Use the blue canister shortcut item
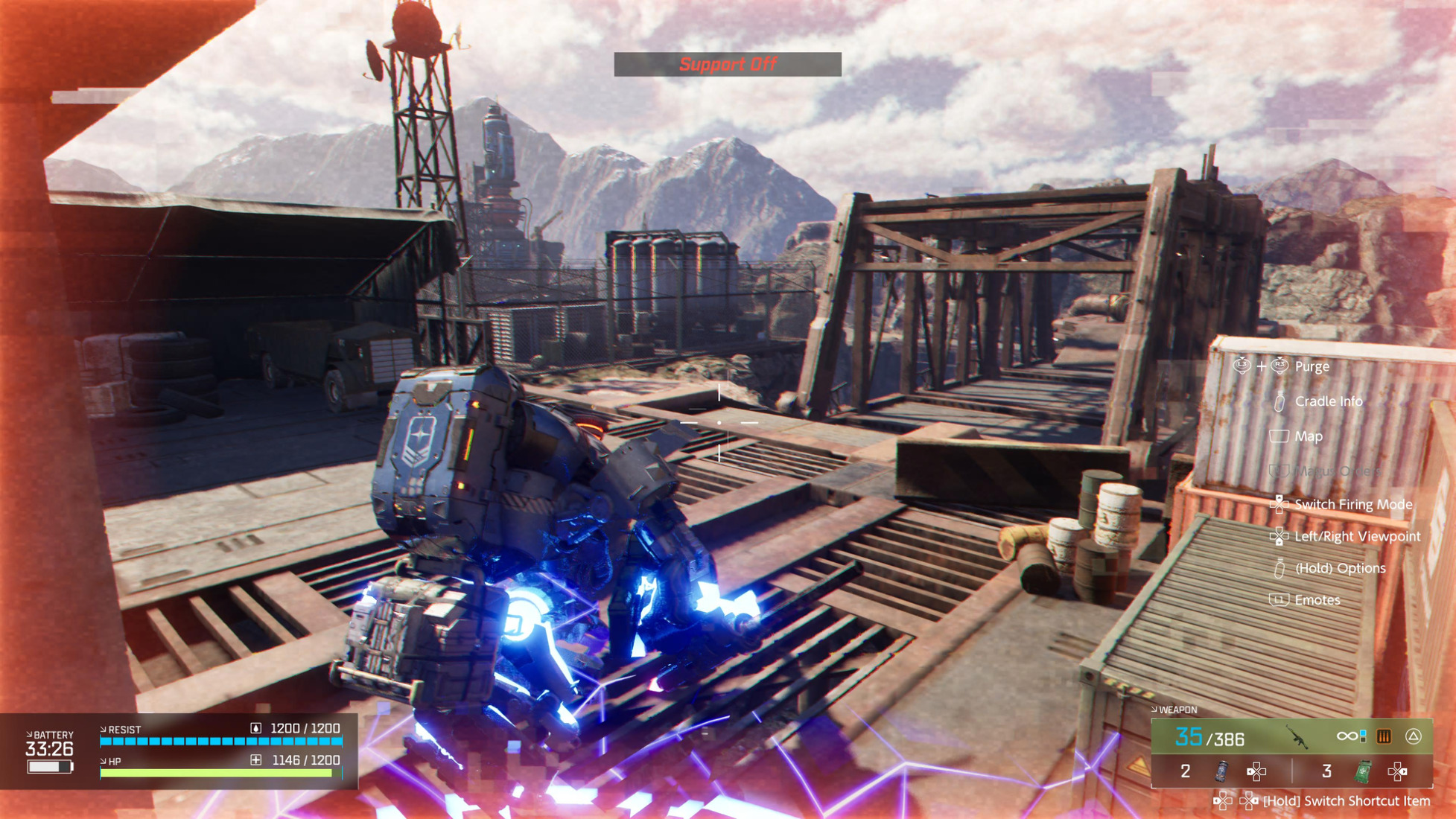This screenshot has width=1456, height=819. (1221, 771)
